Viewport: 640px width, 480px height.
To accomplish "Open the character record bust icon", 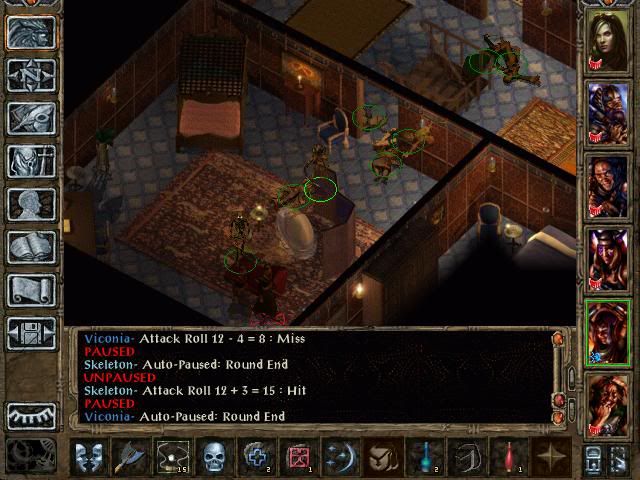I will point(32,204).
